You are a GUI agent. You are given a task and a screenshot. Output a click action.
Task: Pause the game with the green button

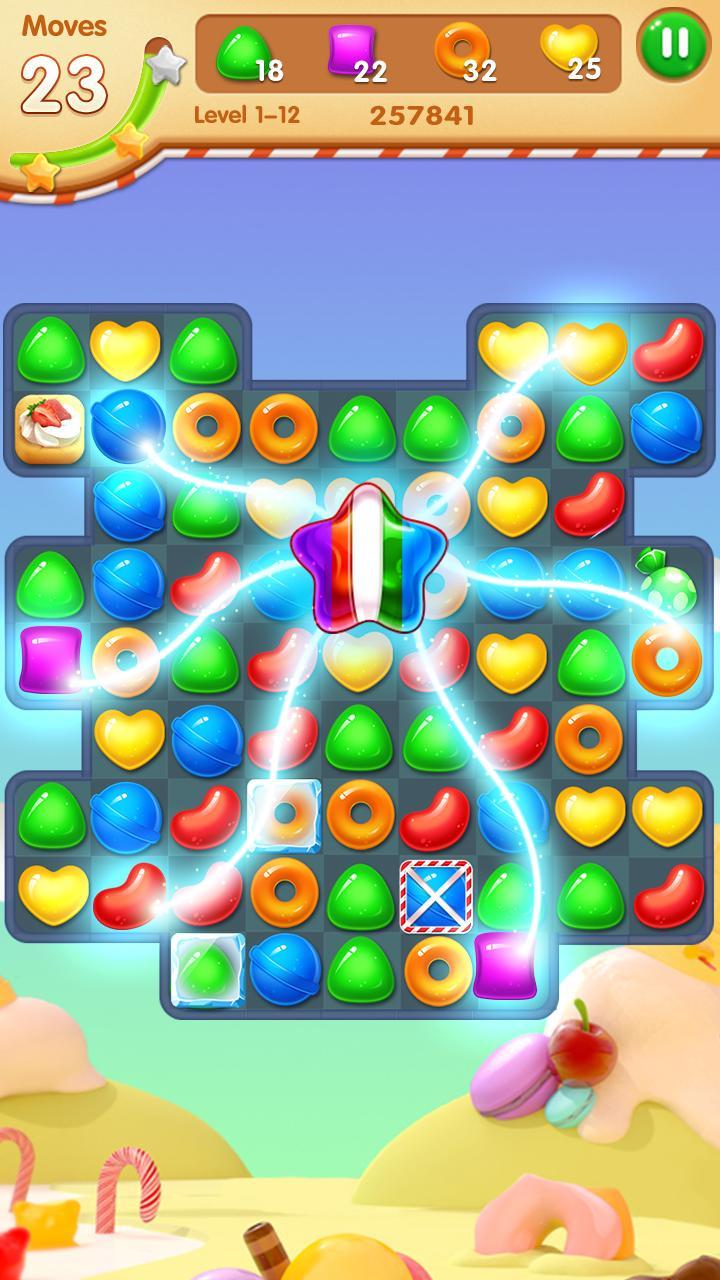click(675, 45)
